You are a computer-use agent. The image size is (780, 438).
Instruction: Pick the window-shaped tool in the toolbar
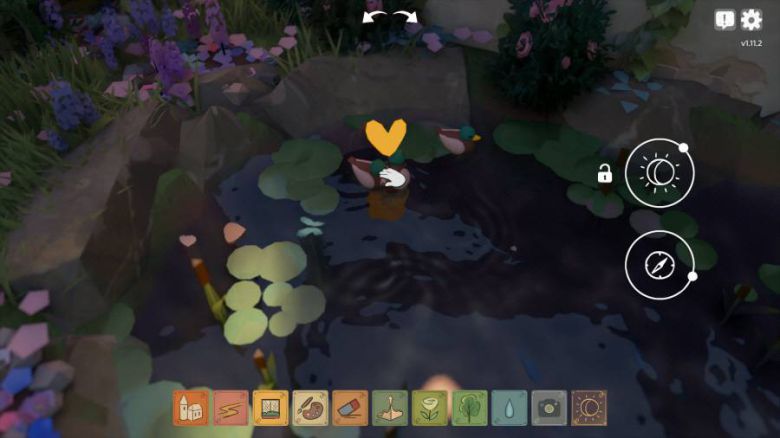click(271, 408)
